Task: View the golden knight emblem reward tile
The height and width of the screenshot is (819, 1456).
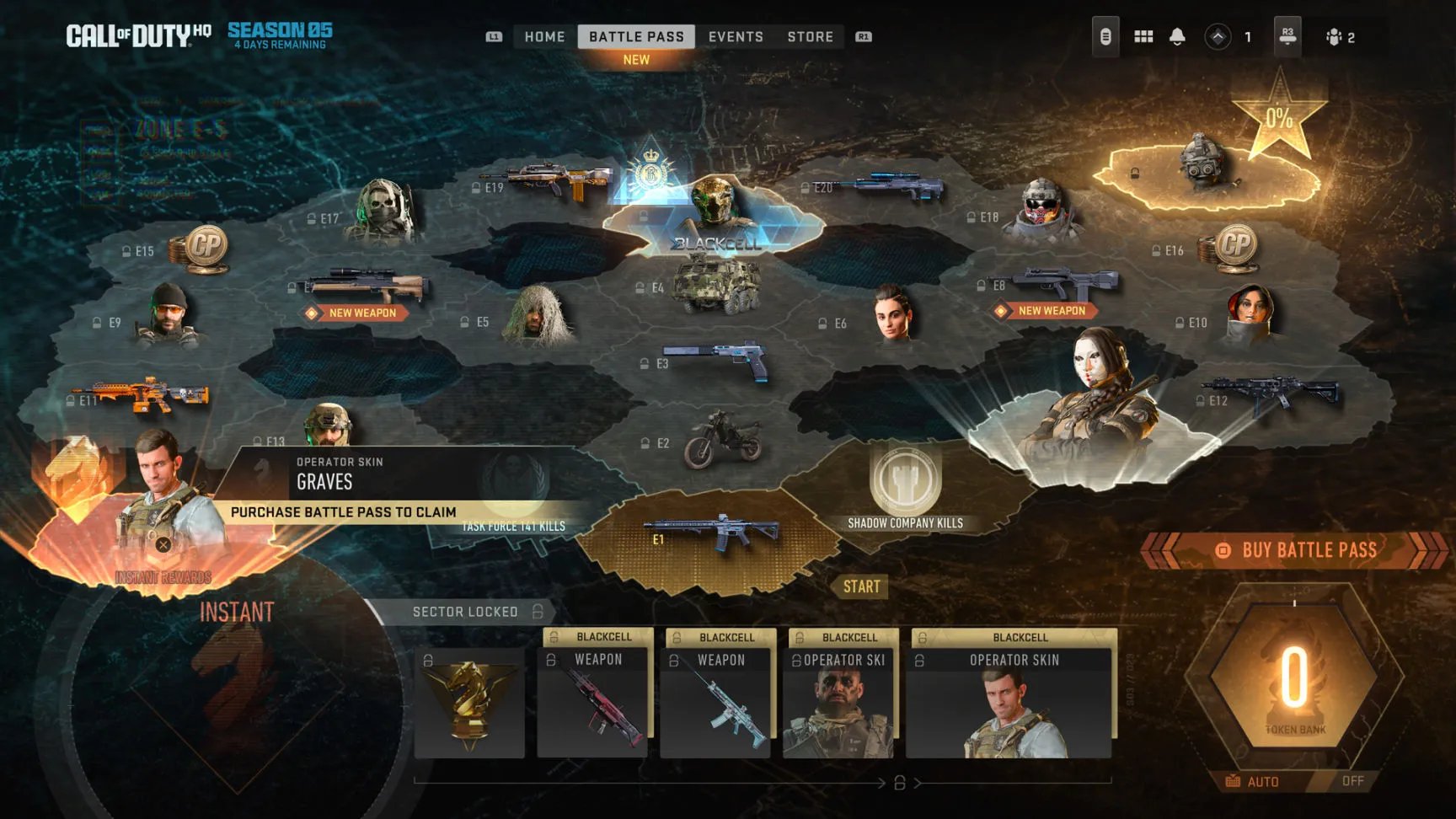Action: (x=469, y=702)
